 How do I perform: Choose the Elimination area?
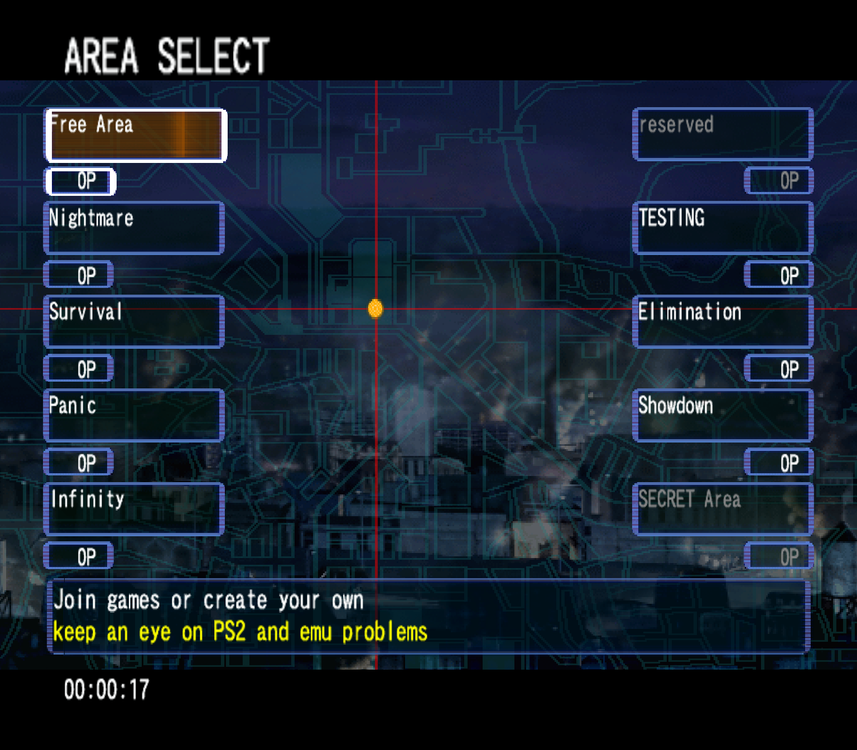tap(723, 321)
